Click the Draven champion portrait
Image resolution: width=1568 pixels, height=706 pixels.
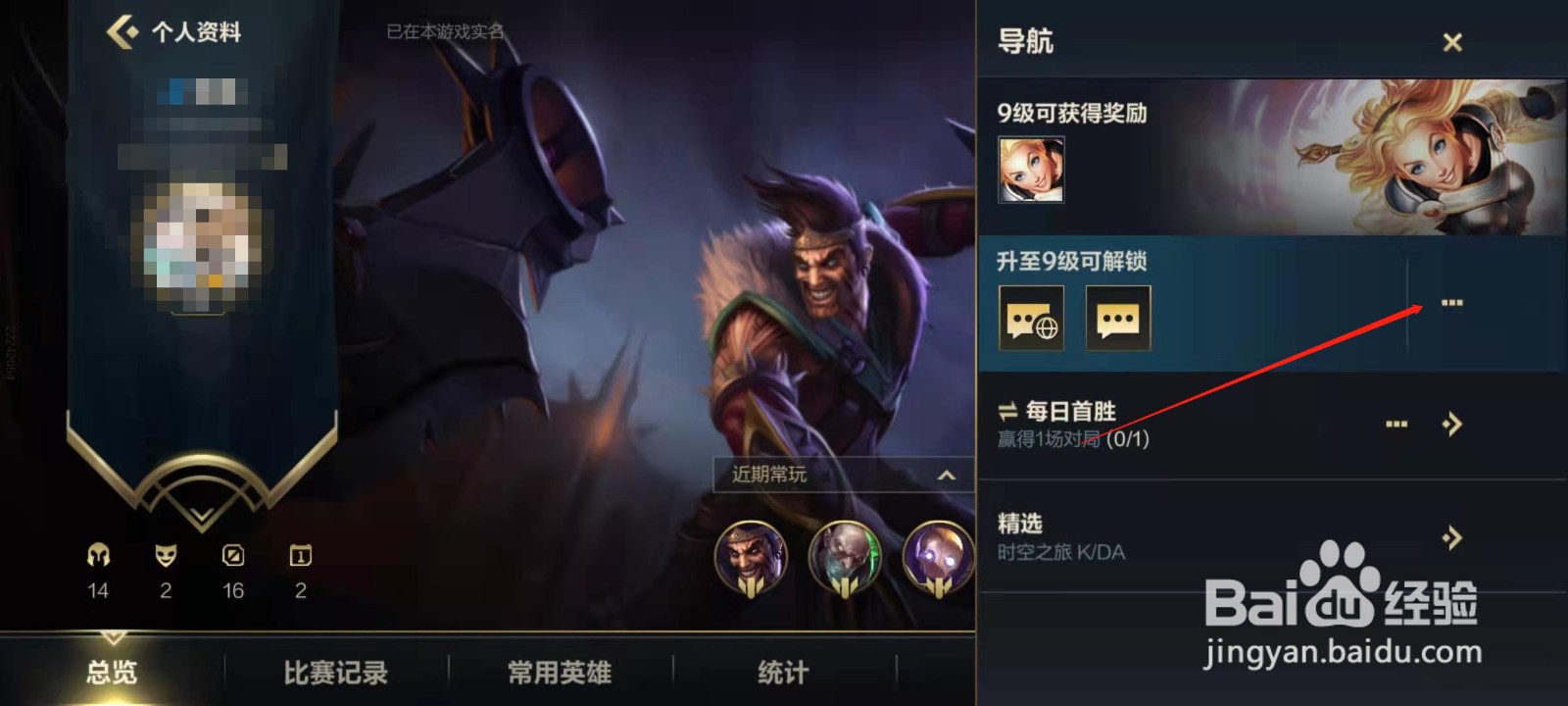click(x=750, y=557)
